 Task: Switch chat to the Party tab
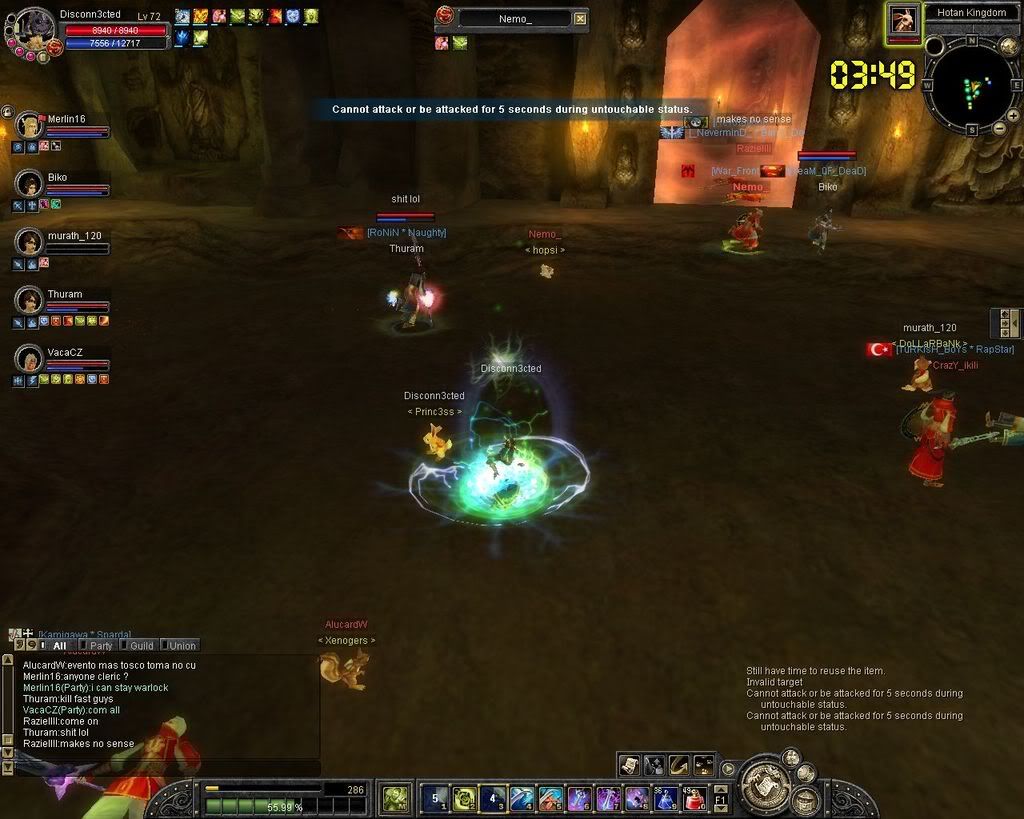click(99, 646)
